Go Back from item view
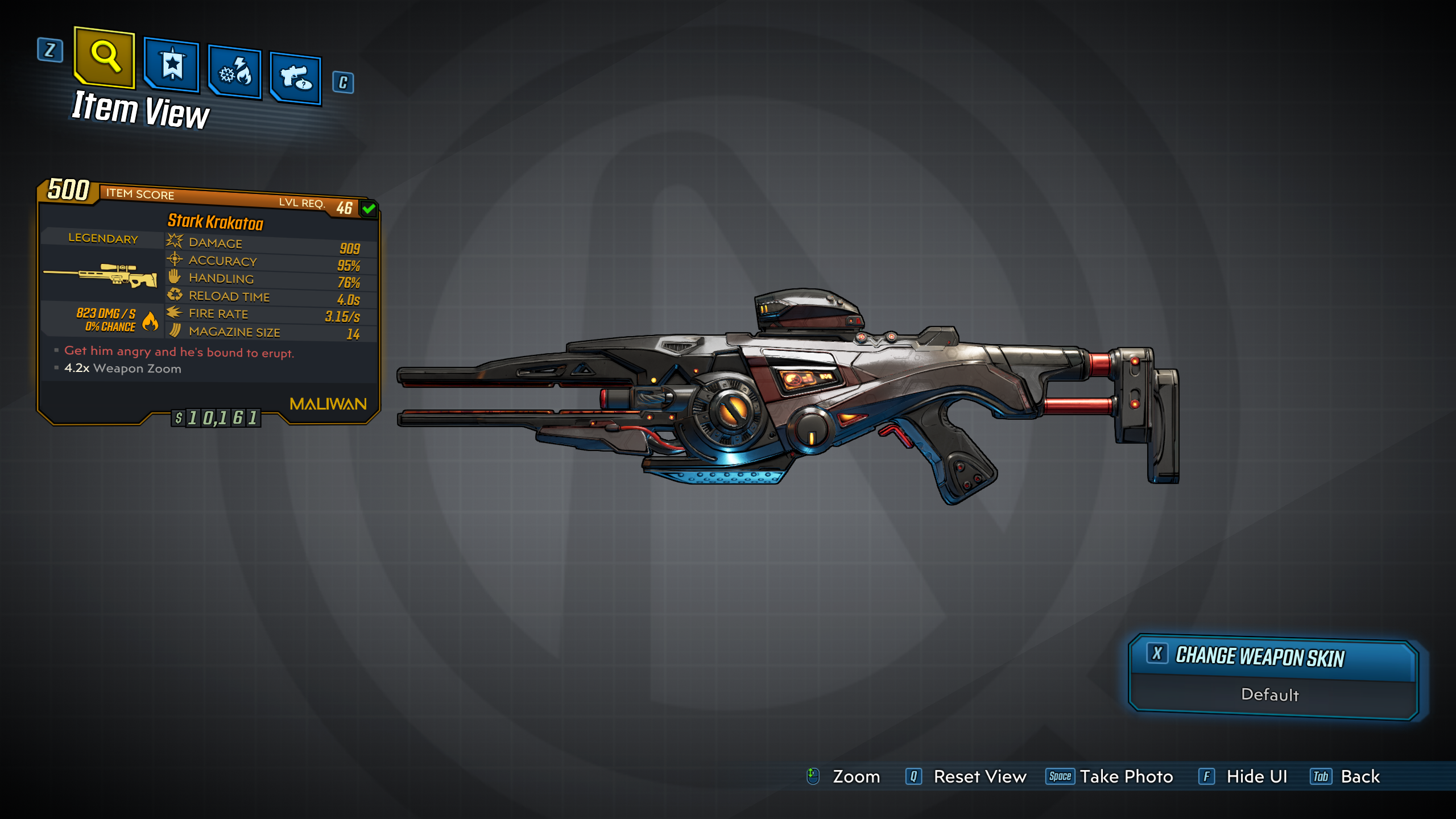 pos(1346,776)
